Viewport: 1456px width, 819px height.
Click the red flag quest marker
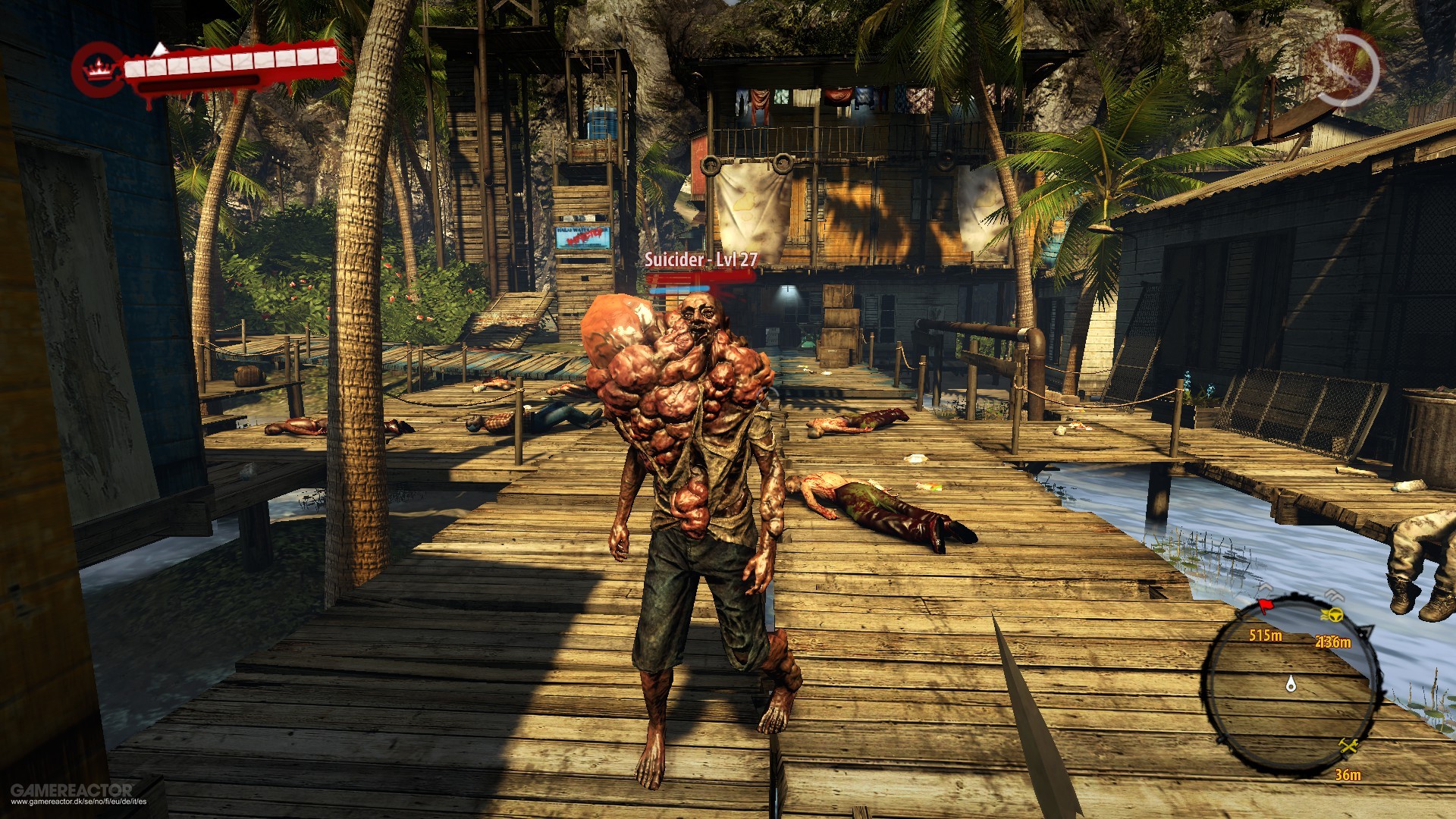click(x=1266, y=607)
